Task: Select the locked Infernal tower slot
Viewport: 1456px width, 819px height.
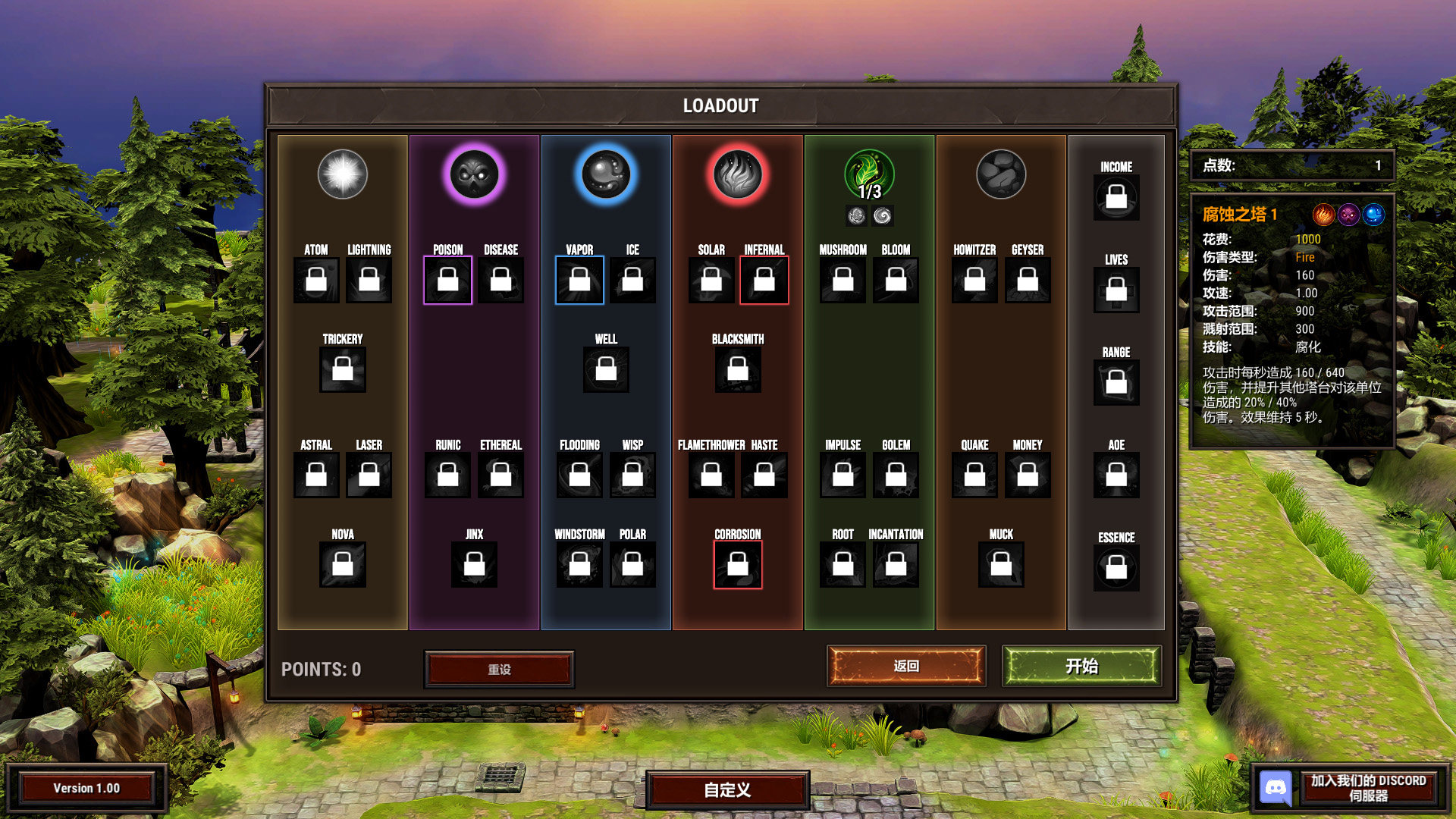Action: [x=764, y=281]
